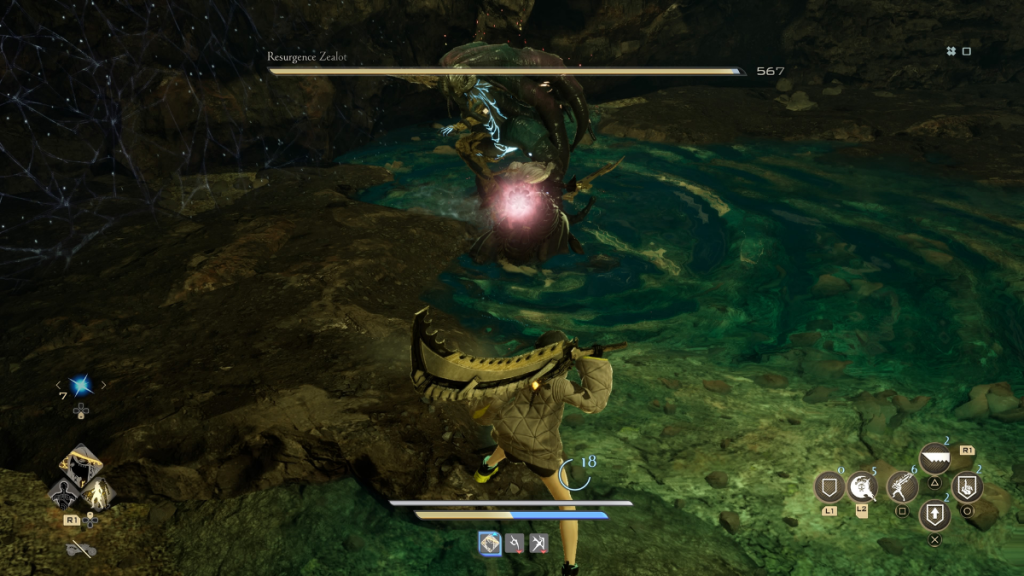Click the bow-and-arrow status icon

[538, 543]
